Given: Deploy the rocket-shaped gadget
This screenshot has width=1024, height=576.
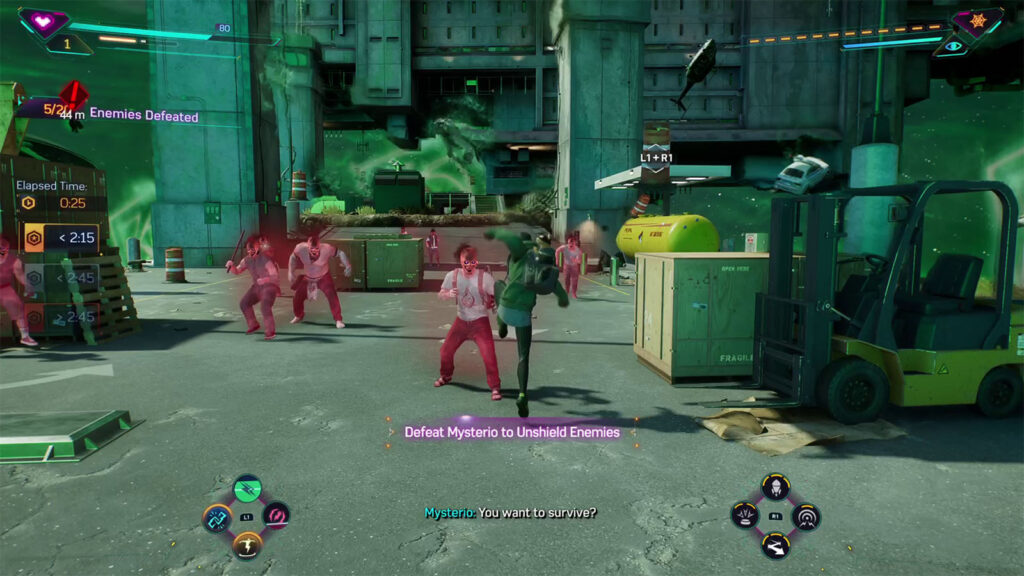Looking at the screenshot, I should tap(775, 488).
